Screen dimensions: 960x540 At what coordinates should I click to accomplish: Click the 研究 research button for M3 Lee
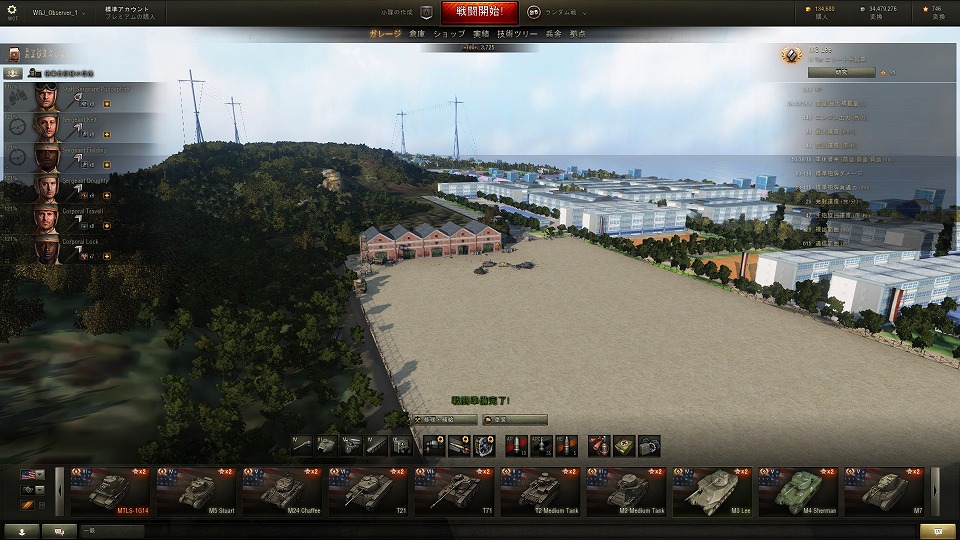coord(842,72)
